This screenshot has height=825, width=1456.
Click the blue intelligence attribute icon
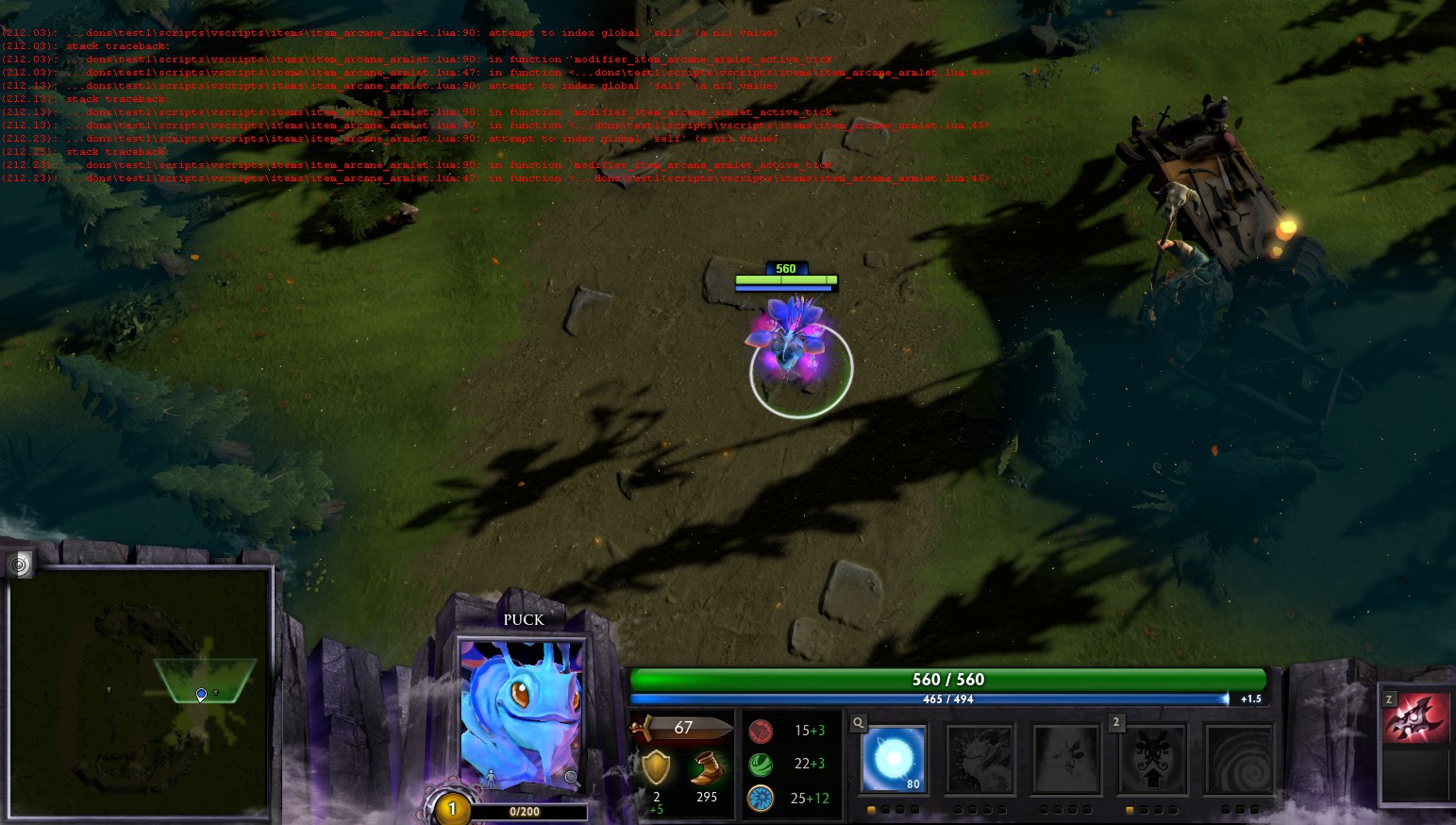pyautogui.click(x=761, y=799)
